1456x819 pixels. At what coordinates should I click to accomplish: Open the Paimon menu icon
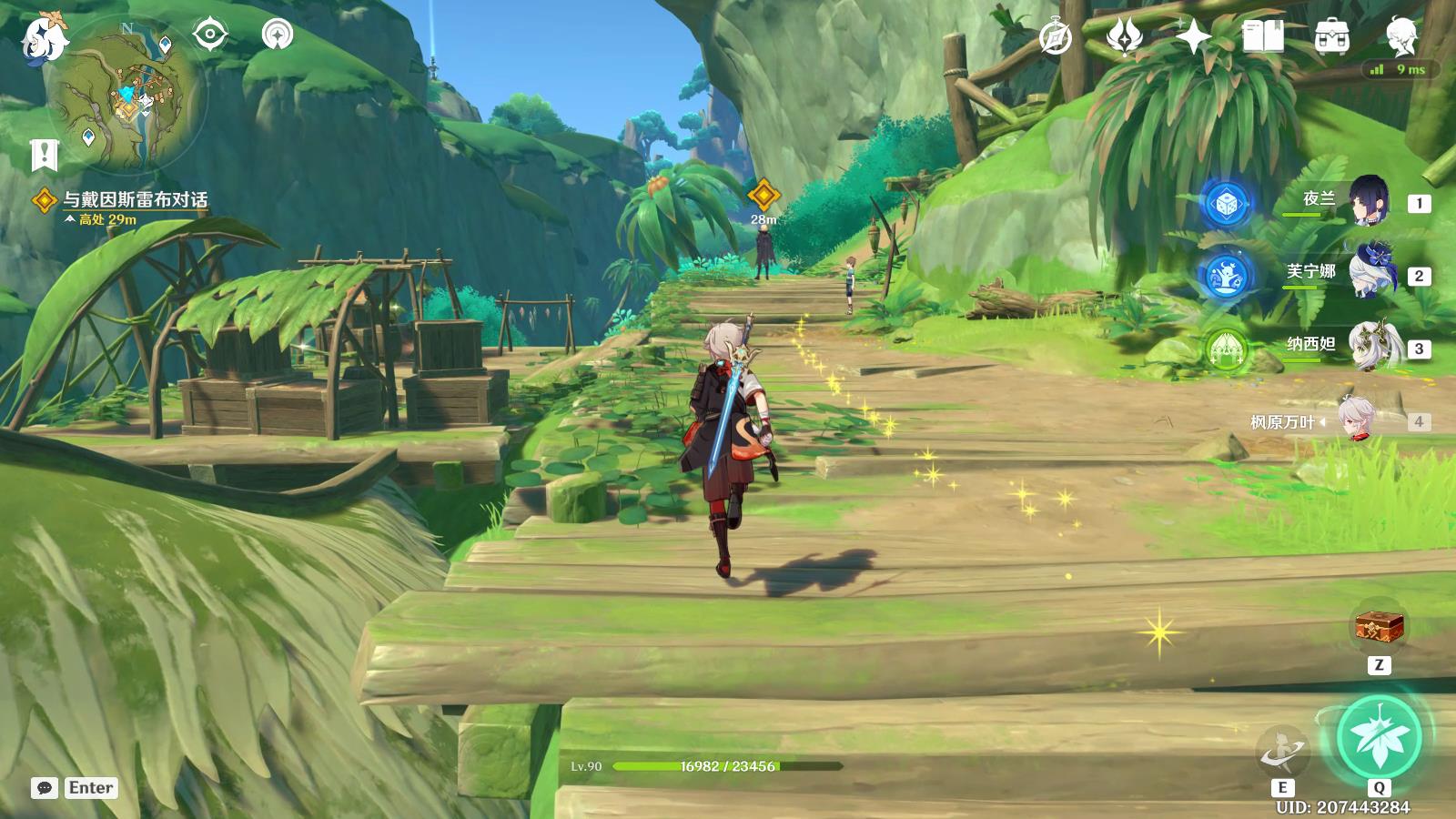pos(44,38)
